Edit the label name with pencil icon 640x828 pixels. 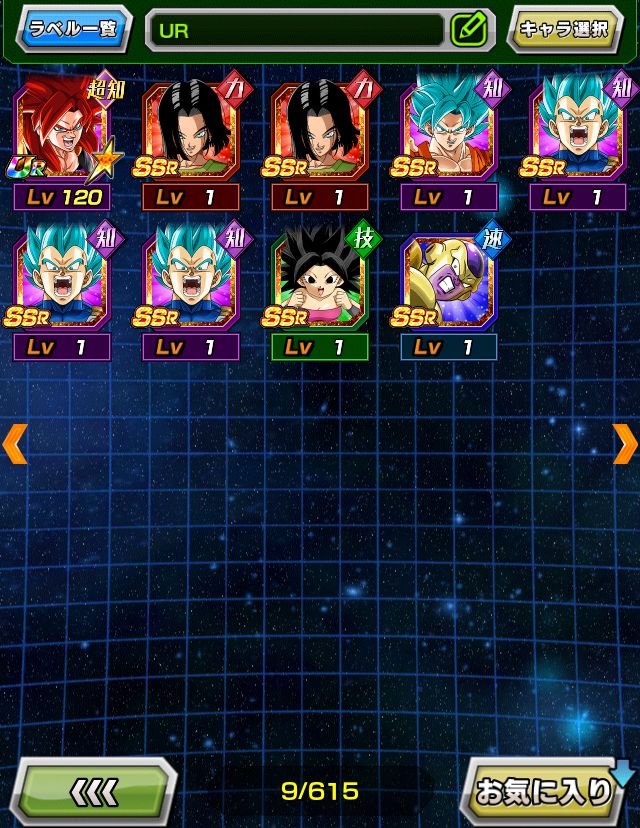pos(468,30)
